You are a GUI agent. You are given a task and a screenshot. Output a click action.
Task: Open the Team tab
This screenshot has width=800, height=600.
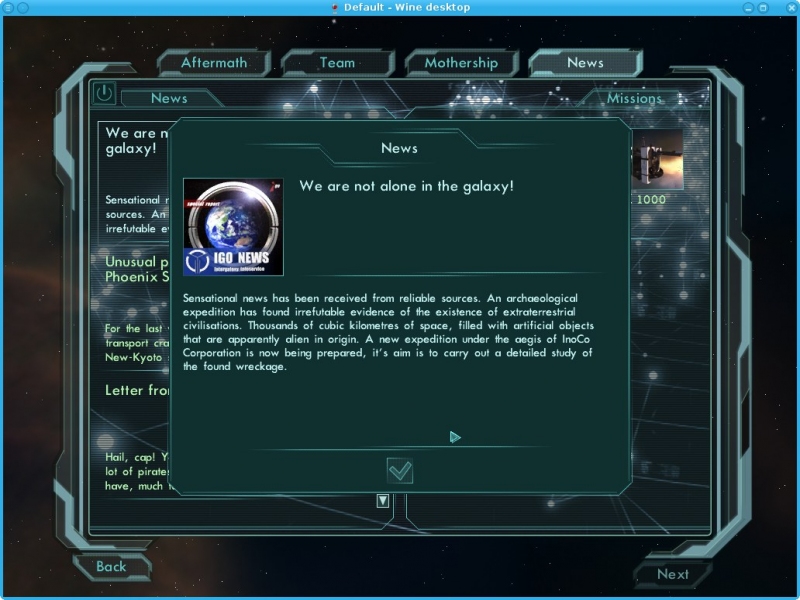coord(337,63)
